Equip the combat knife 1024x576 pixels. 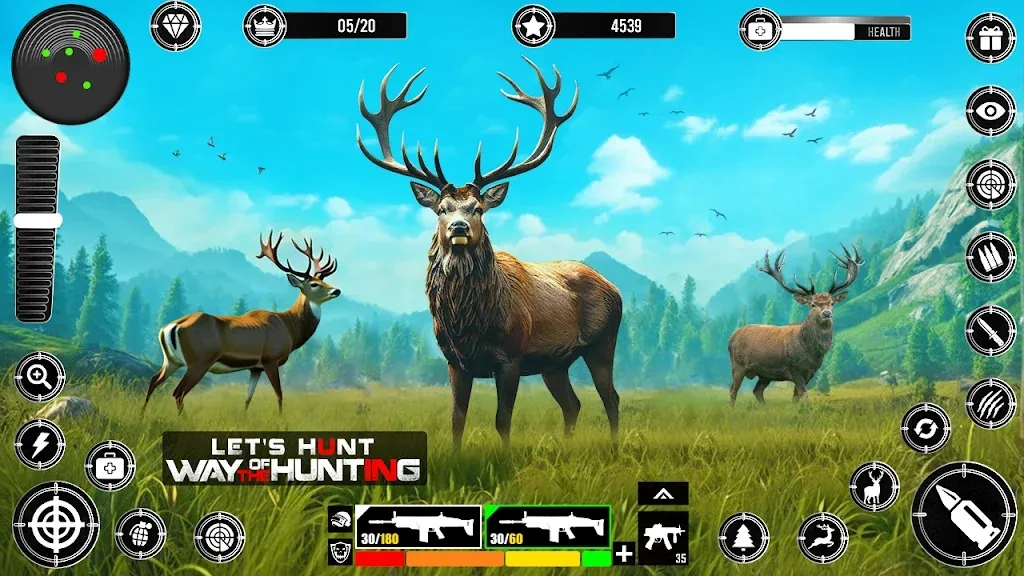pyautogui.click(x=990, y=330)
